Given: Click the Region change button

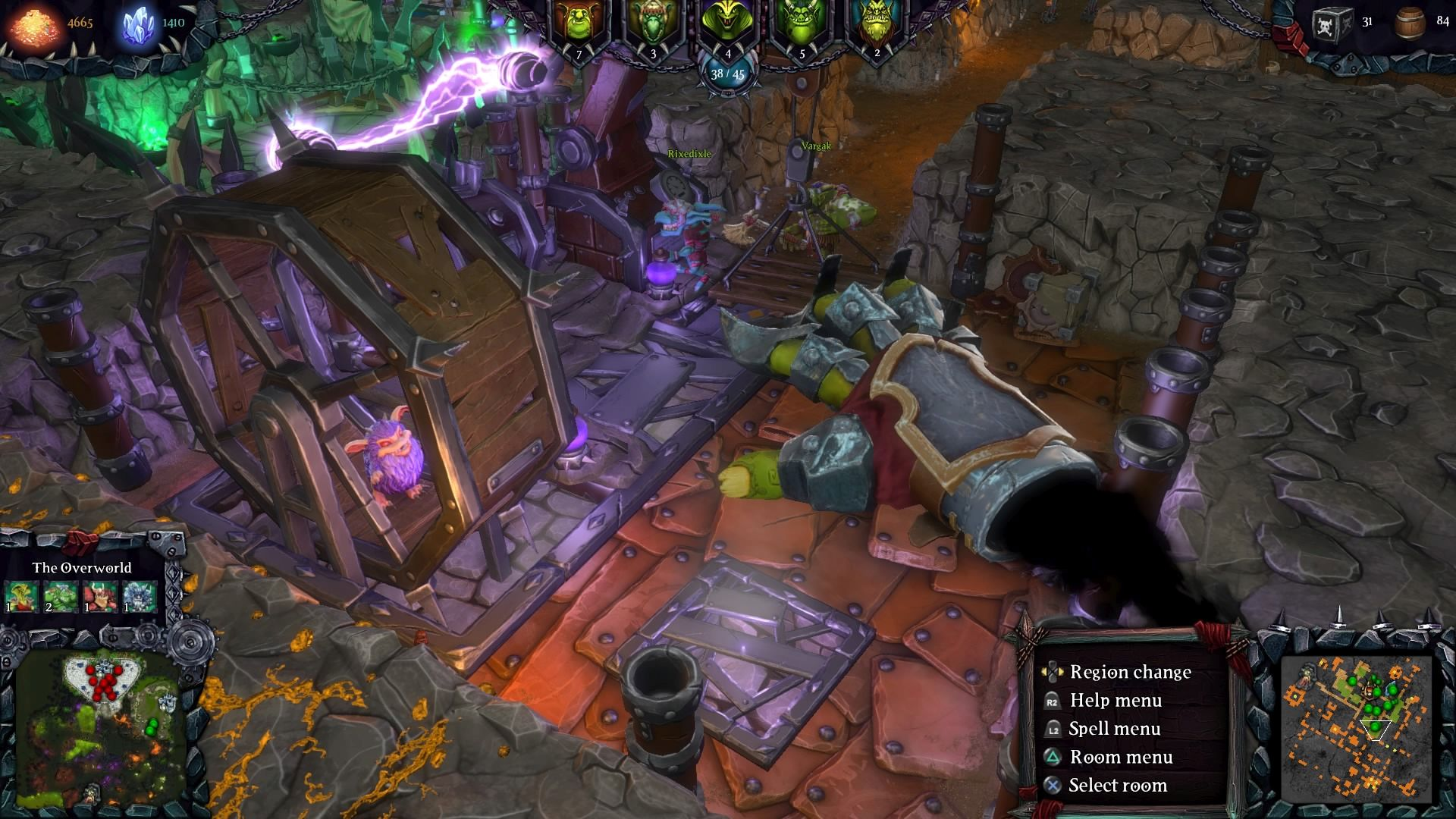Looking at the screenshot, I should point(1130,673).
